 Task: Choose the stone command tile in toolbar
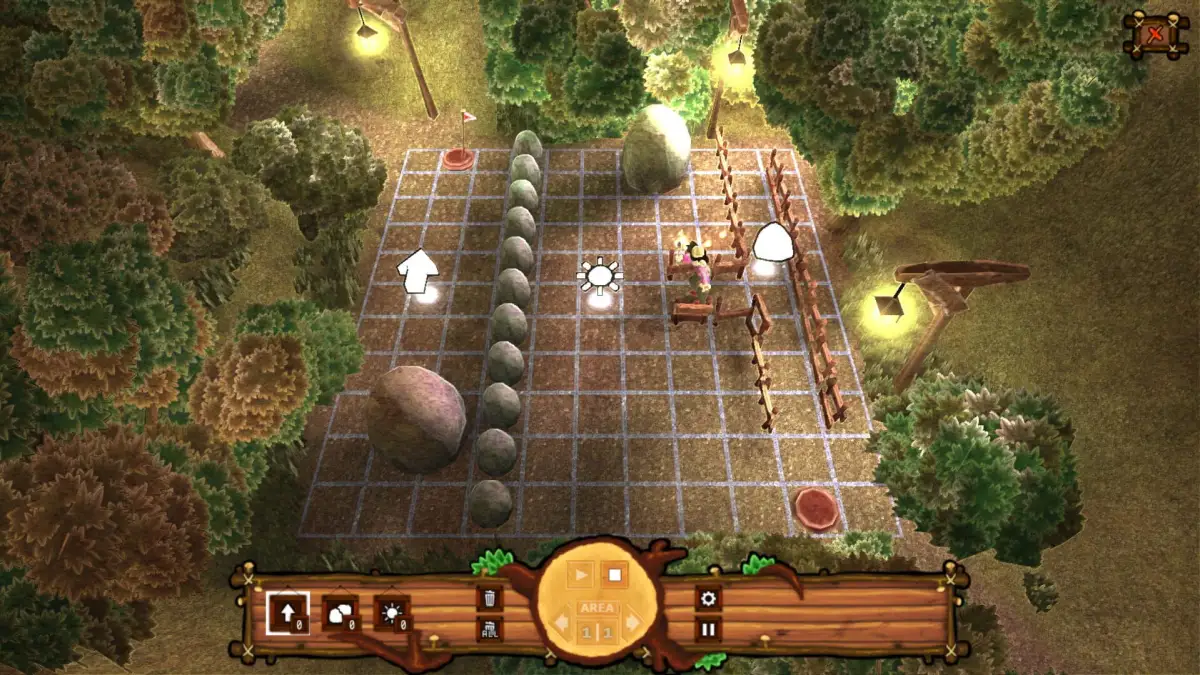[x=339, y=612]
